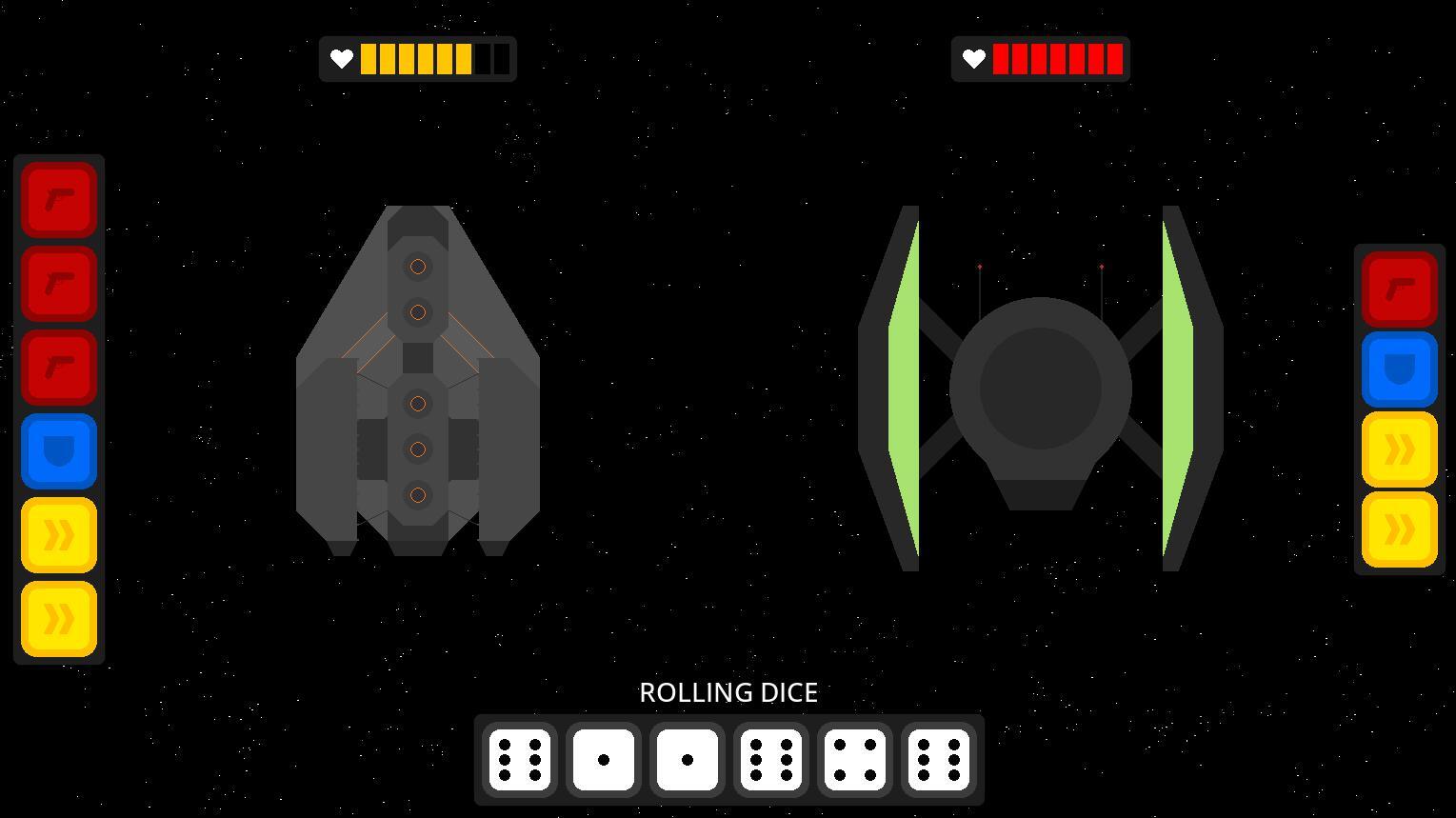The width and height of the screenshot is (1456, 818).
Task: Pick the blue shield slot in the four-slot panel
Action: tap(1399, 369)
